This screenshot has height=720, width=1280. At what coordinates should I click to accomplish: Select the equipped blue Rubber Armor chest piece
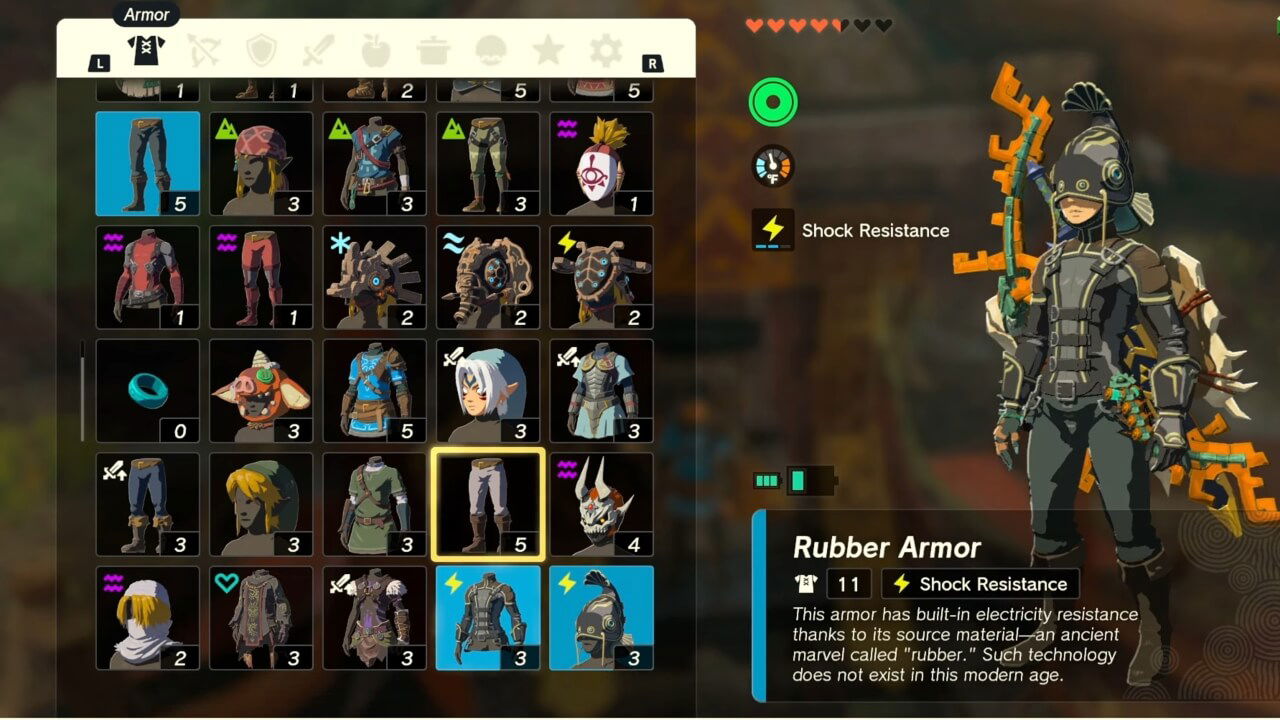(488, 617)
